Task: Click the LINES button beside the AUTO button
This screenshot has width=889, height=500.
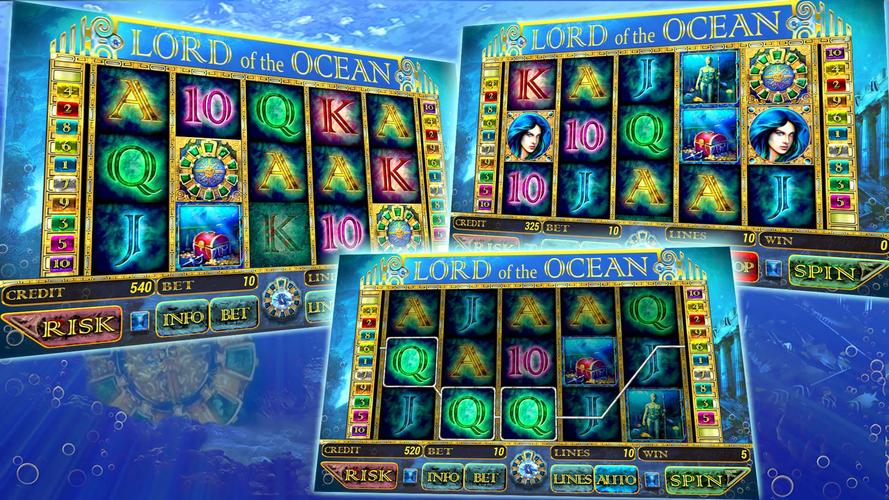Action: 571,478
